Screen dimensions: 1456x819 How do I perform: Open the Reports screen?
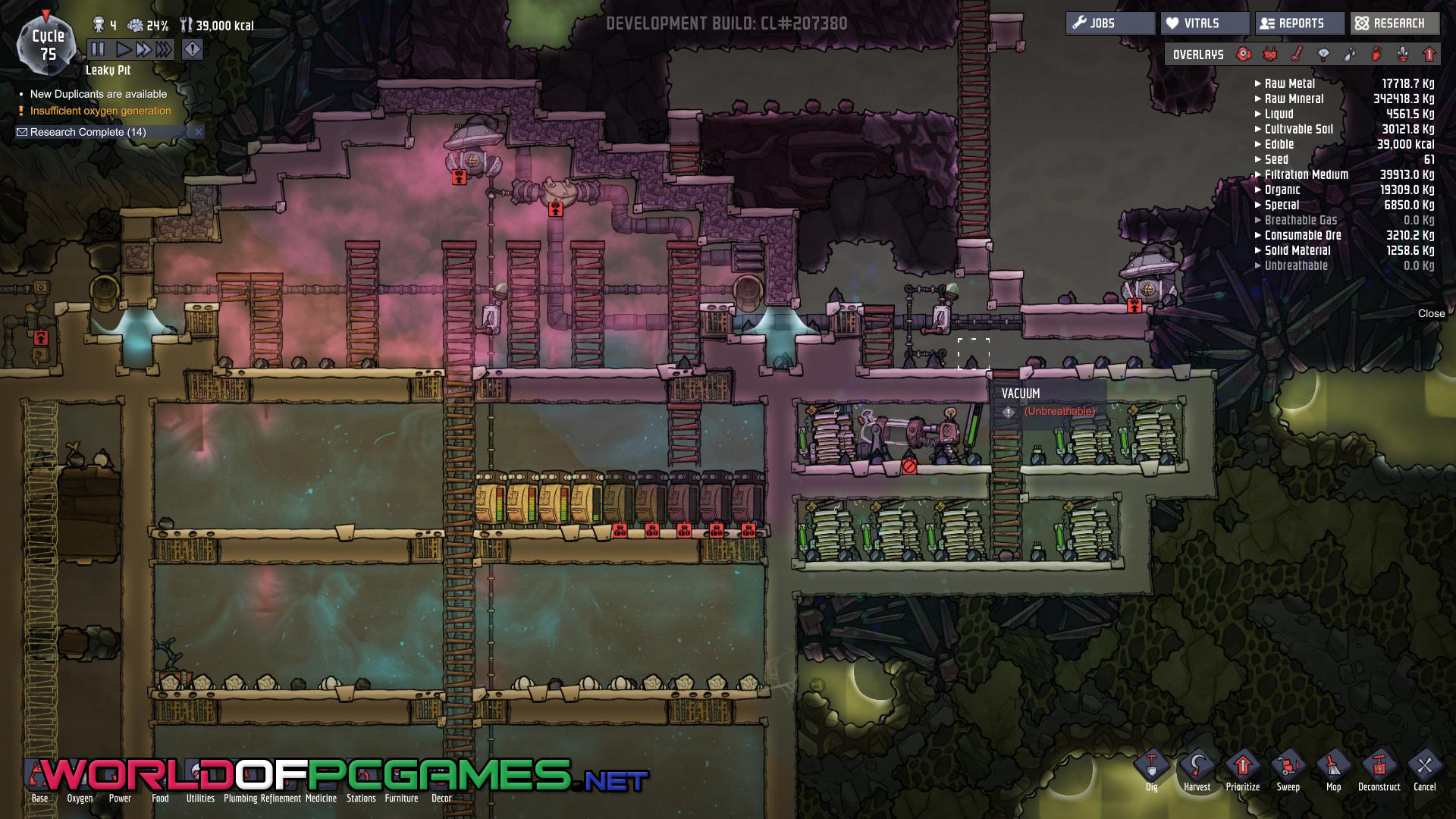(1300, 24)
